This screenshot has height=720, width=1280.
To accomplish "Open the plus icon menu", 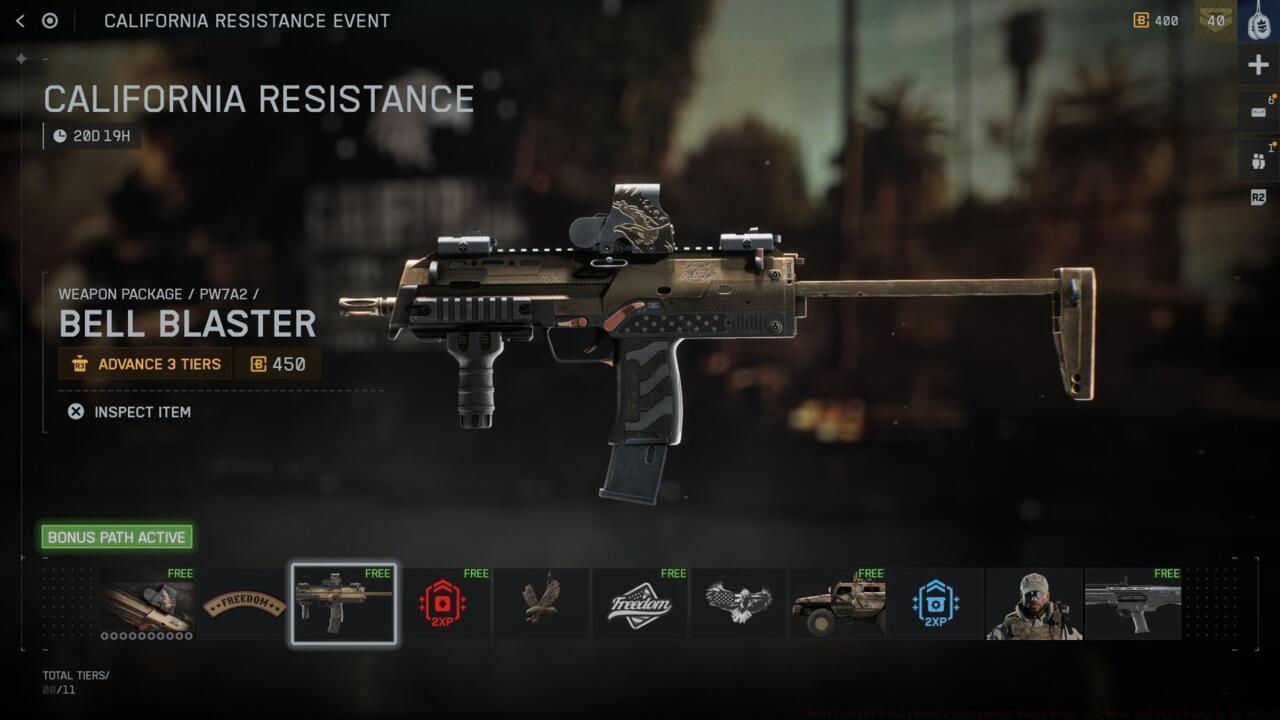I will point(1258,66).
